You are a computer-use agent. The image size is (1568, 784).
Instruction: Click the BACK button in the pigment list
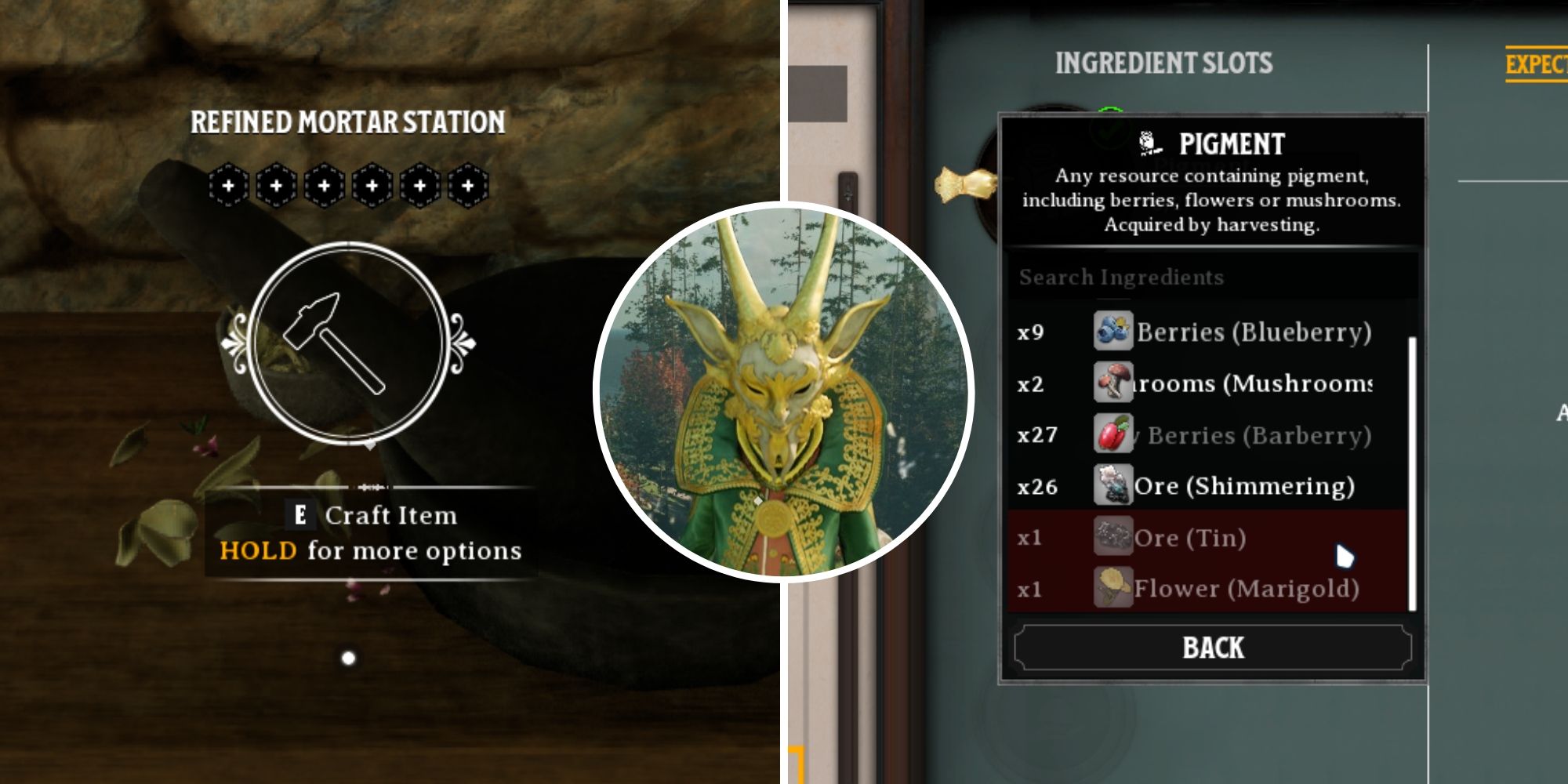1212,648
